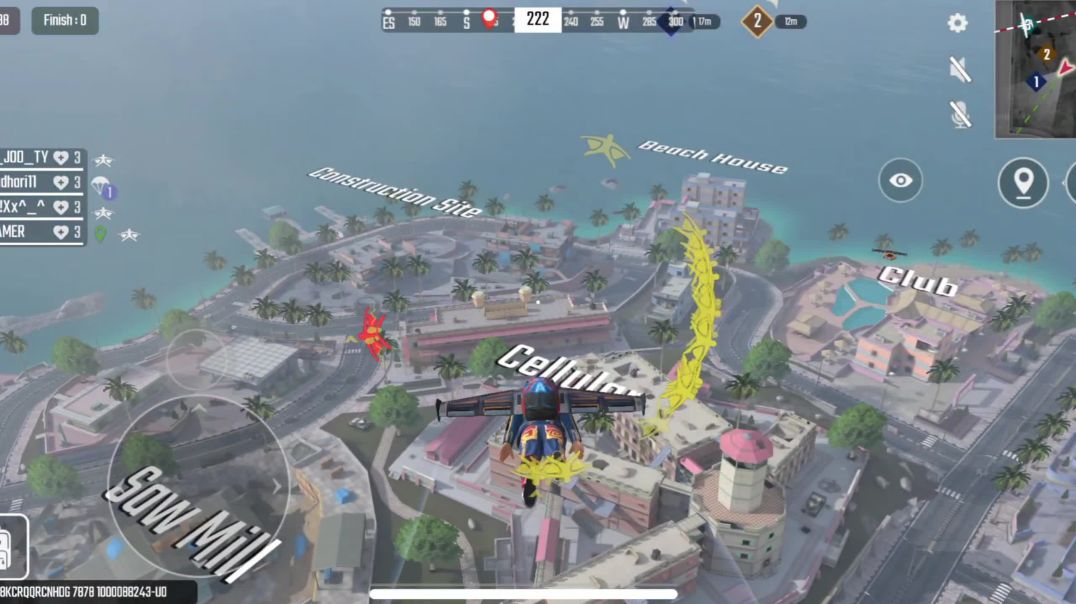Select teammate row ending in JOD_TY
The image size is (1076, 604).
pyautogui.click(x=42, y=158)
